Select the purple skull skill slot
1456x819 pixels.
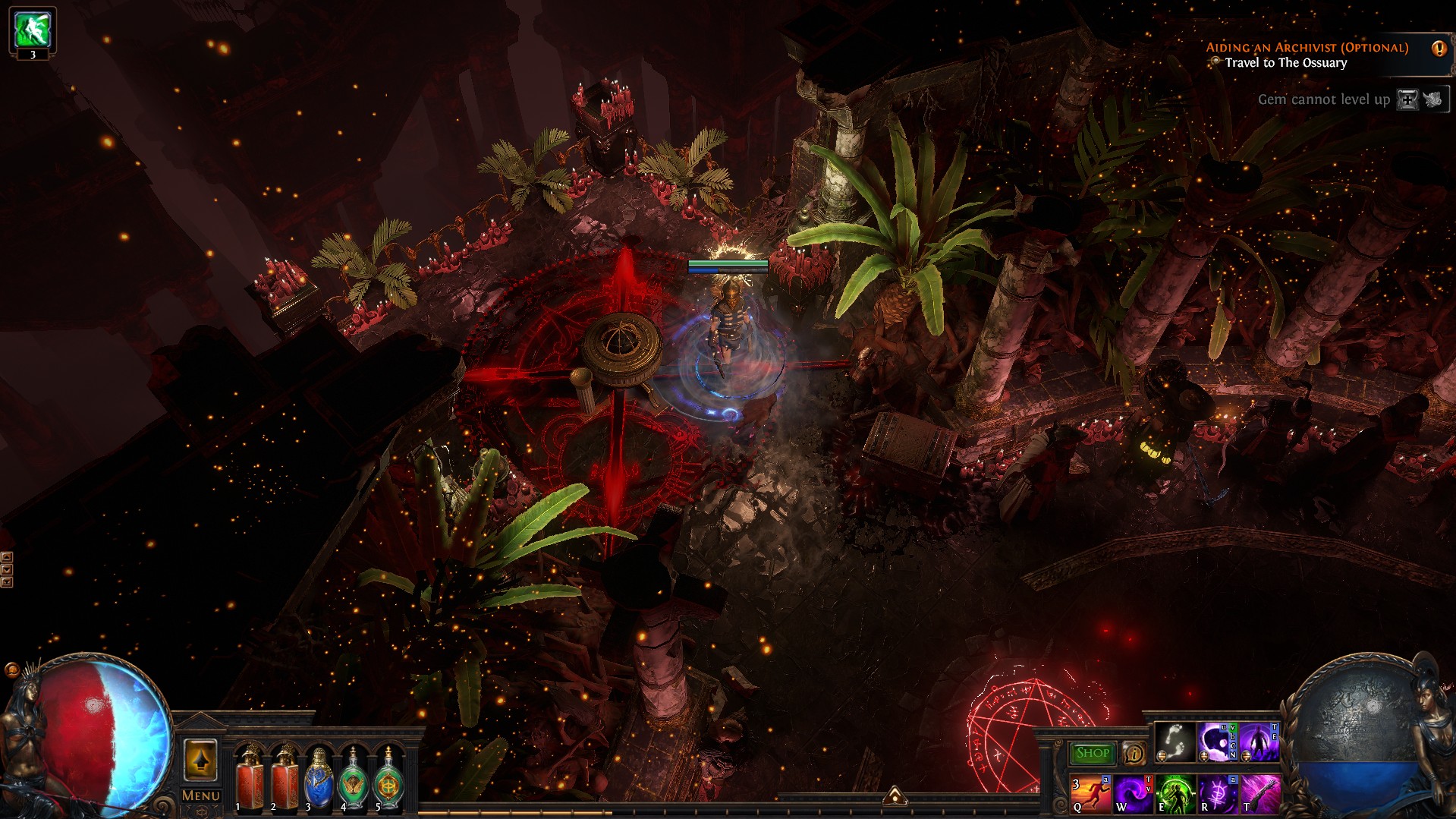[1216, 742]
